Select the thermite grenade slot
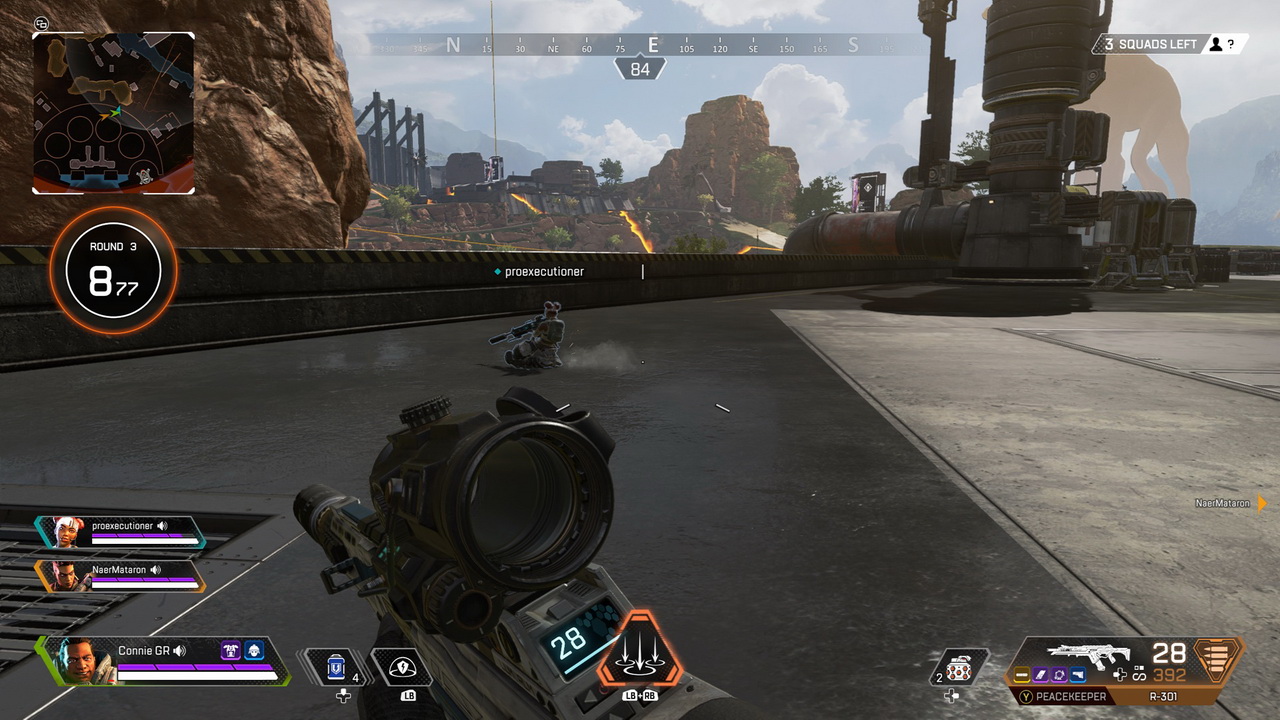This screenshot has width=1280, height=720. coord(958,667)
